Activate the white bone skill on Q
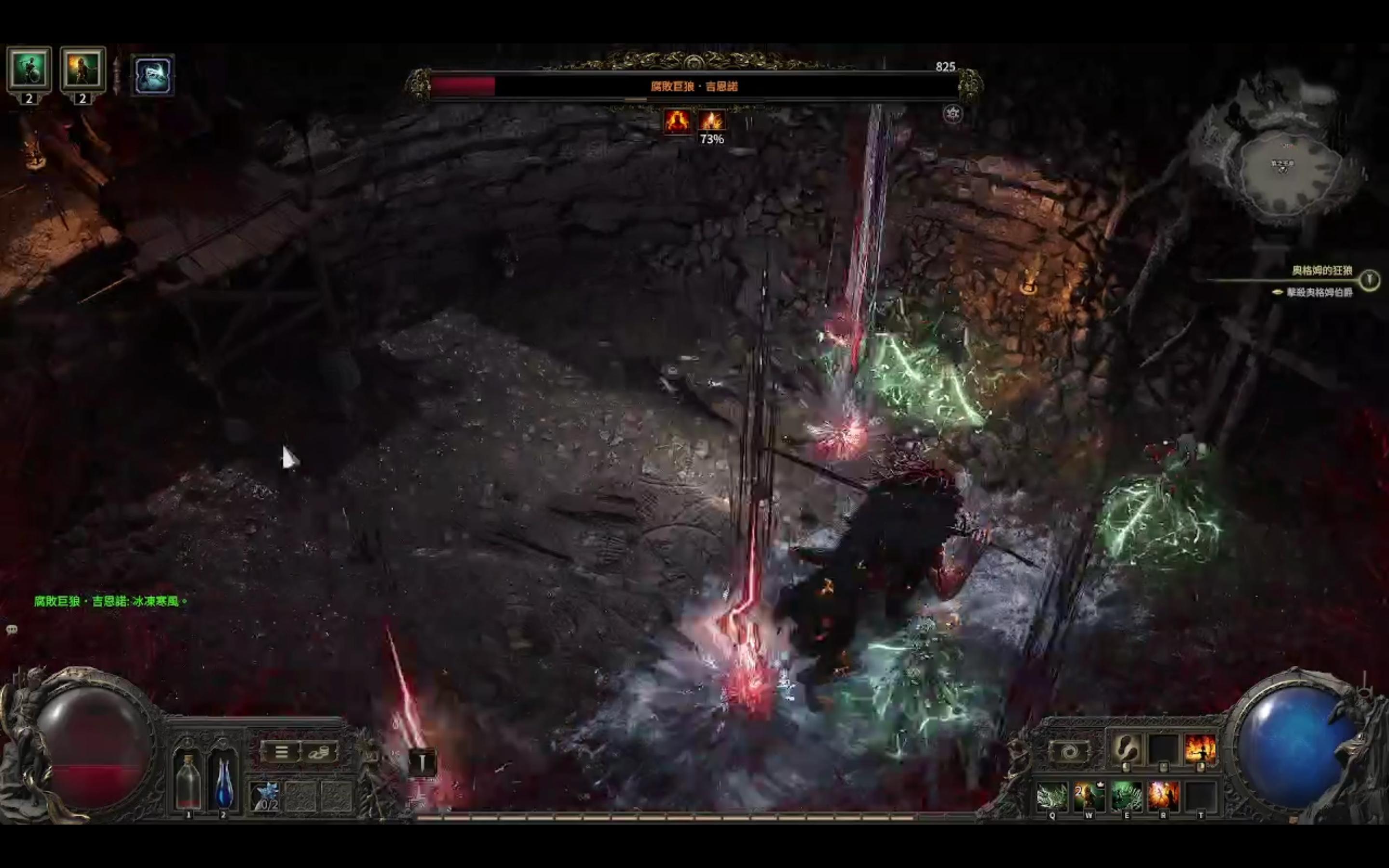Viewport: 1389px width, 868px height. point(1052,797)
